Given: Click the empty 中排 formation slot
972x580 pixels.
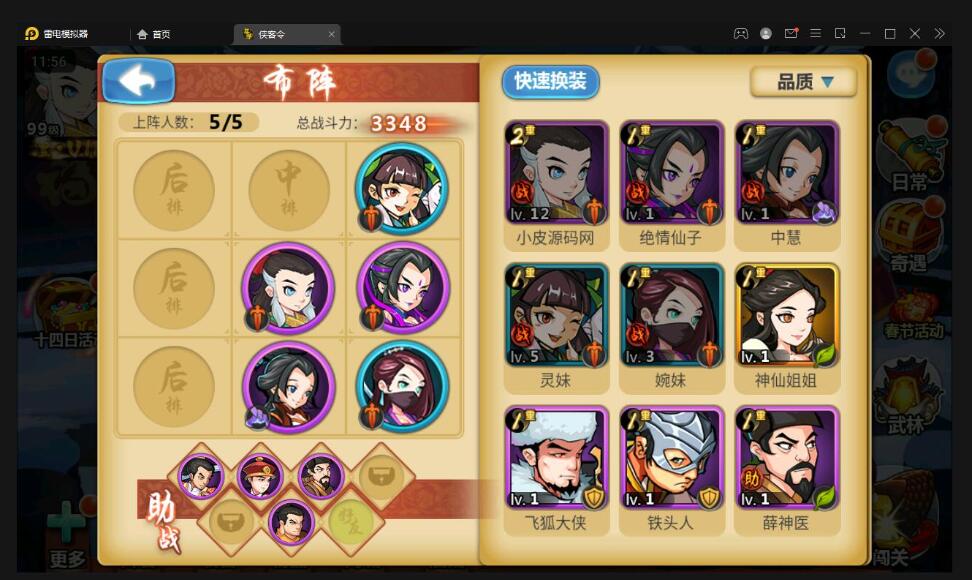Looking at the screenshot, I should point(288,189).
